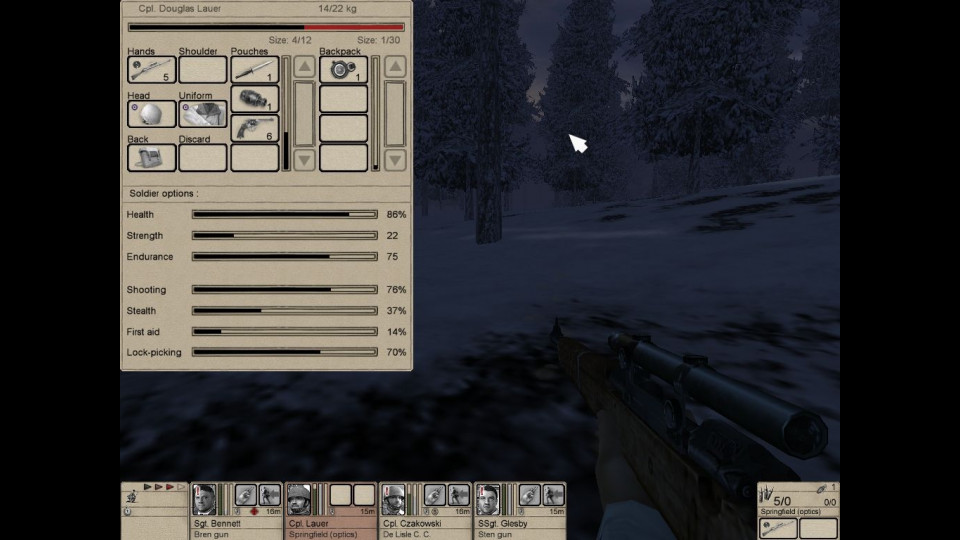
Task: Select Sgt. Bennett's portrait
Action: click(205, 497)
